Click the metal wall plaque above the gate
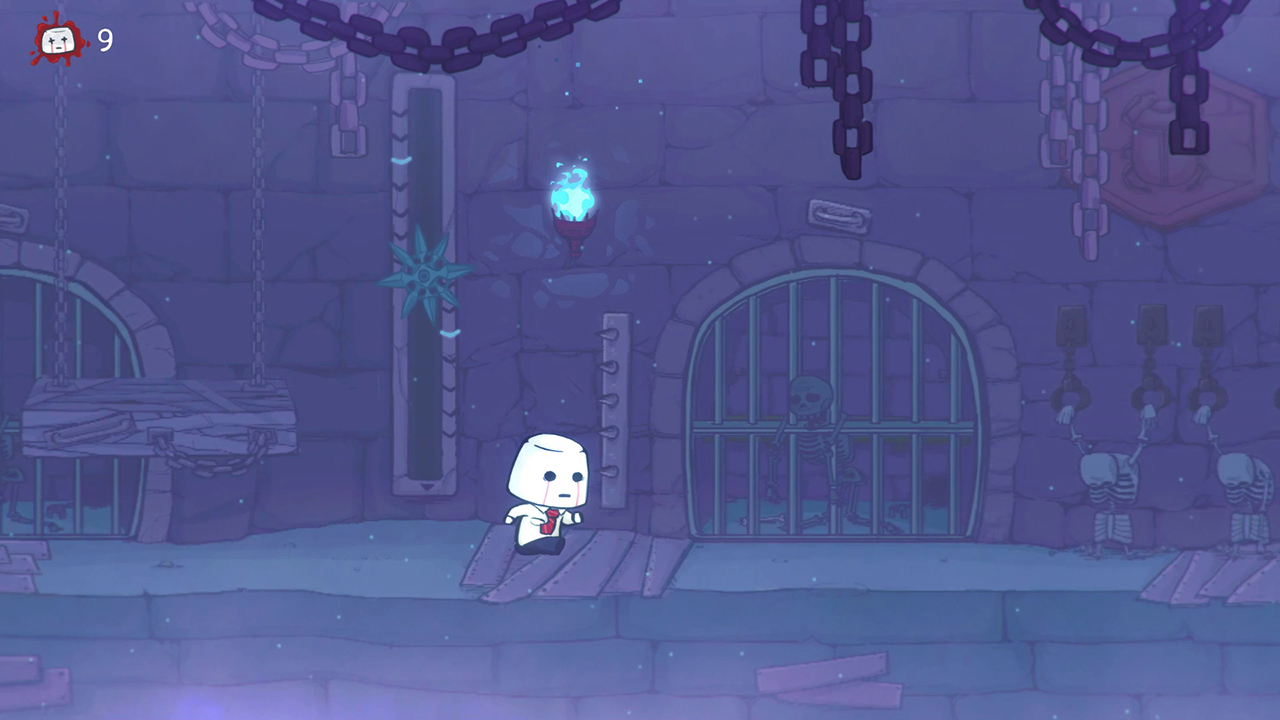The width and height of the screenshot is (1280, 720). [837, 214]
